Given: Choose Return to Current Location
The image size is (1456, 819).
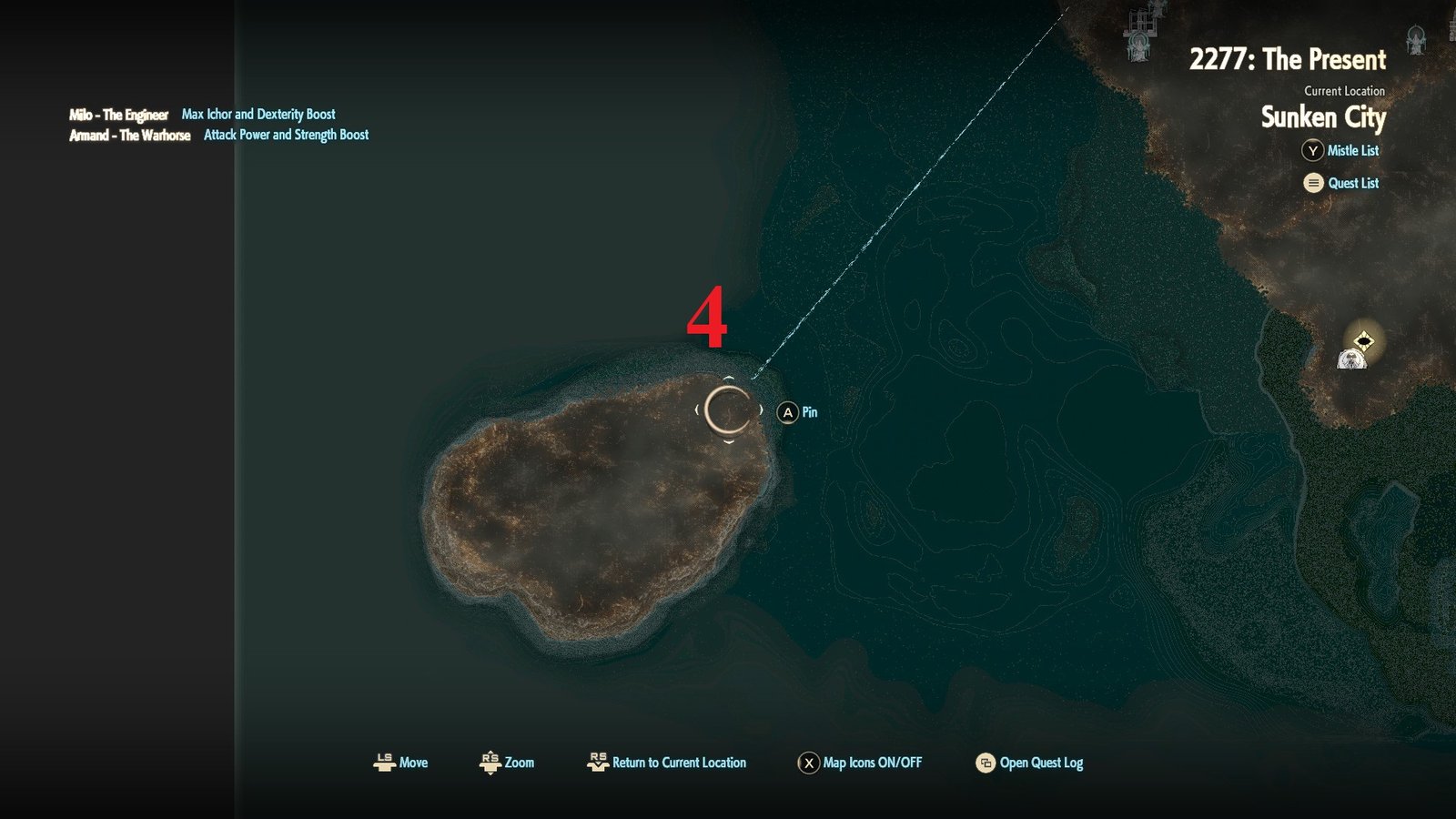Looking at the screenshot, I should click(668, 763).
